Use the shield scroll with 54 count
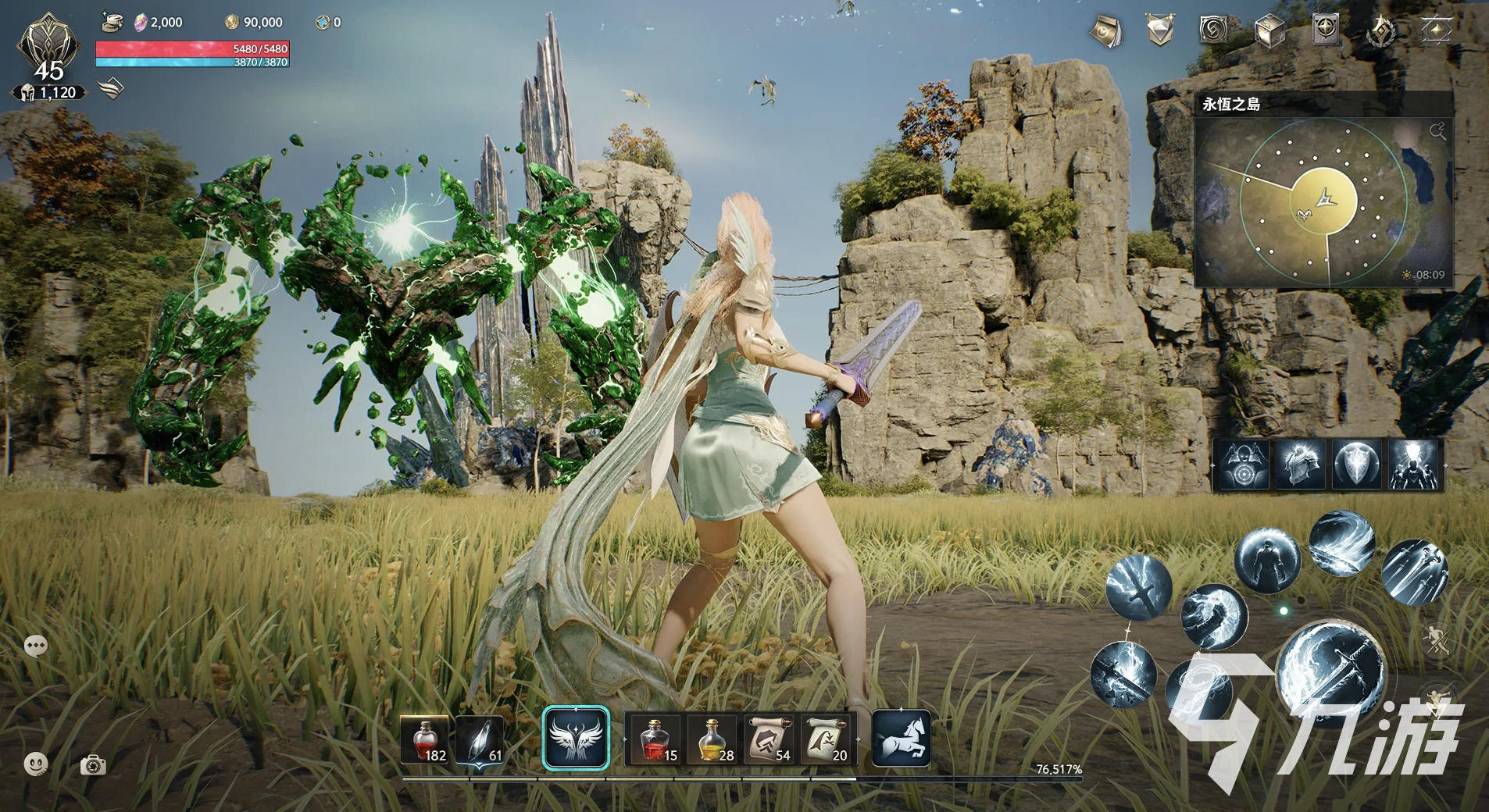Viewport: 1489px width, 812px height. click(x=770, y=740)
